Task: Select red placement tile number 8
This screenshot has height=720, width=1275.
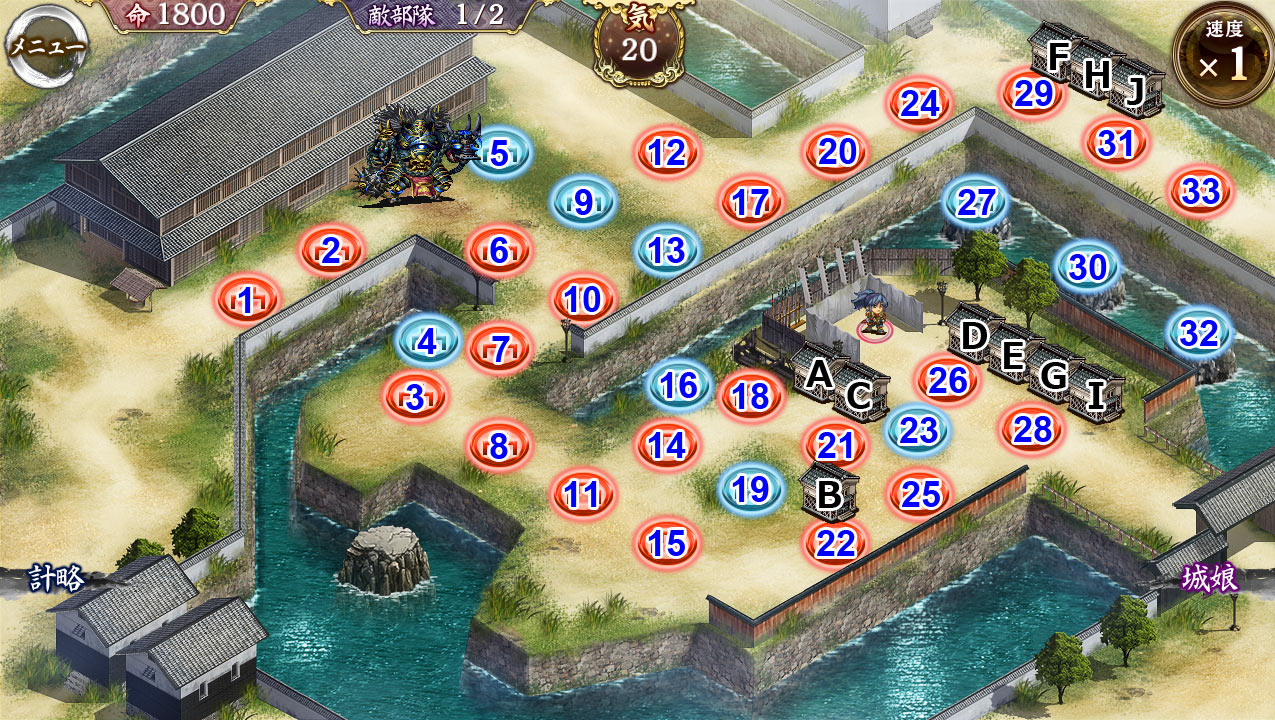Action: pyautogui.click(x=499, y=446)
